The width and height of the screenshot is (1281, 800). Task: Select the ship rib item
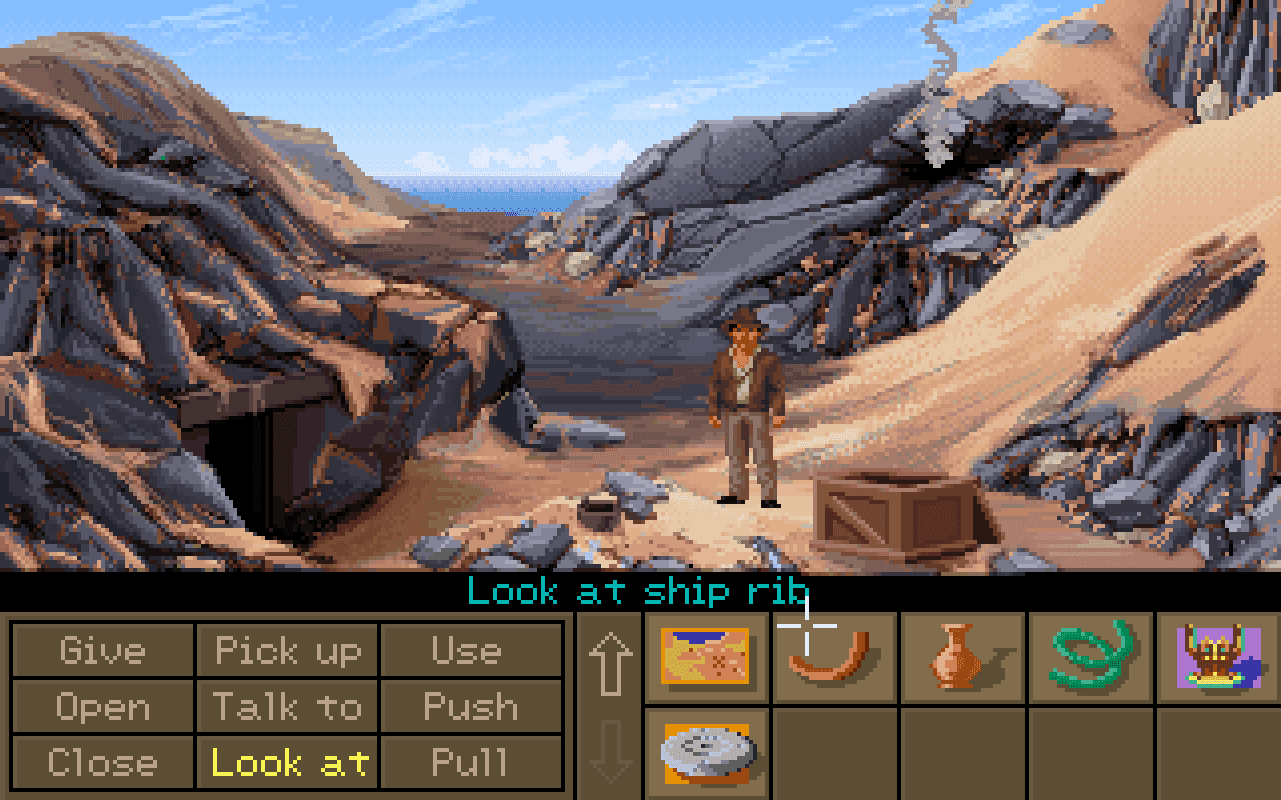(x=835, y=656)
